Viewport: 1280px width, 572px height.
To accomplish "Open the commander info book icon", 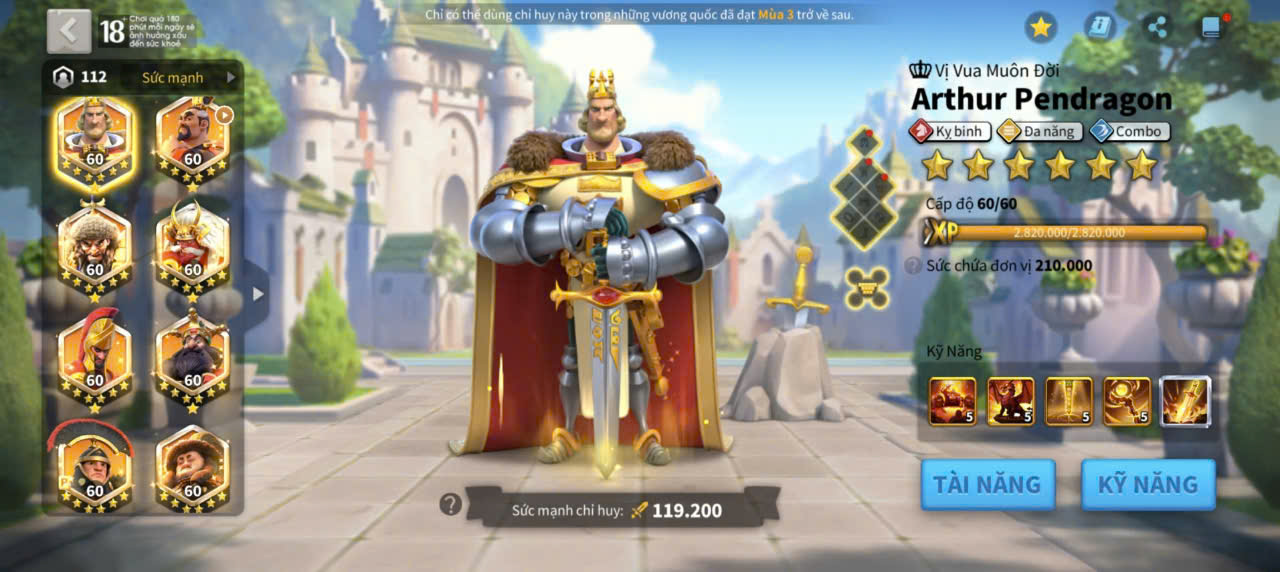I will point(1100,27).
